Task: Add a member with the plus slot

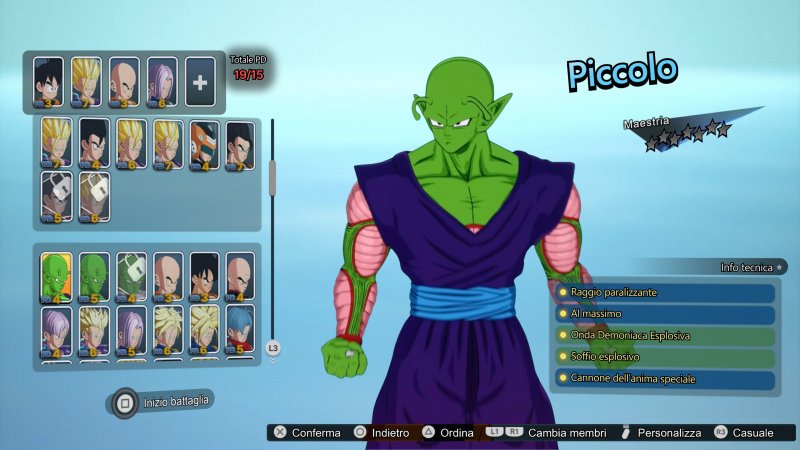Action: tap(200, 82)
